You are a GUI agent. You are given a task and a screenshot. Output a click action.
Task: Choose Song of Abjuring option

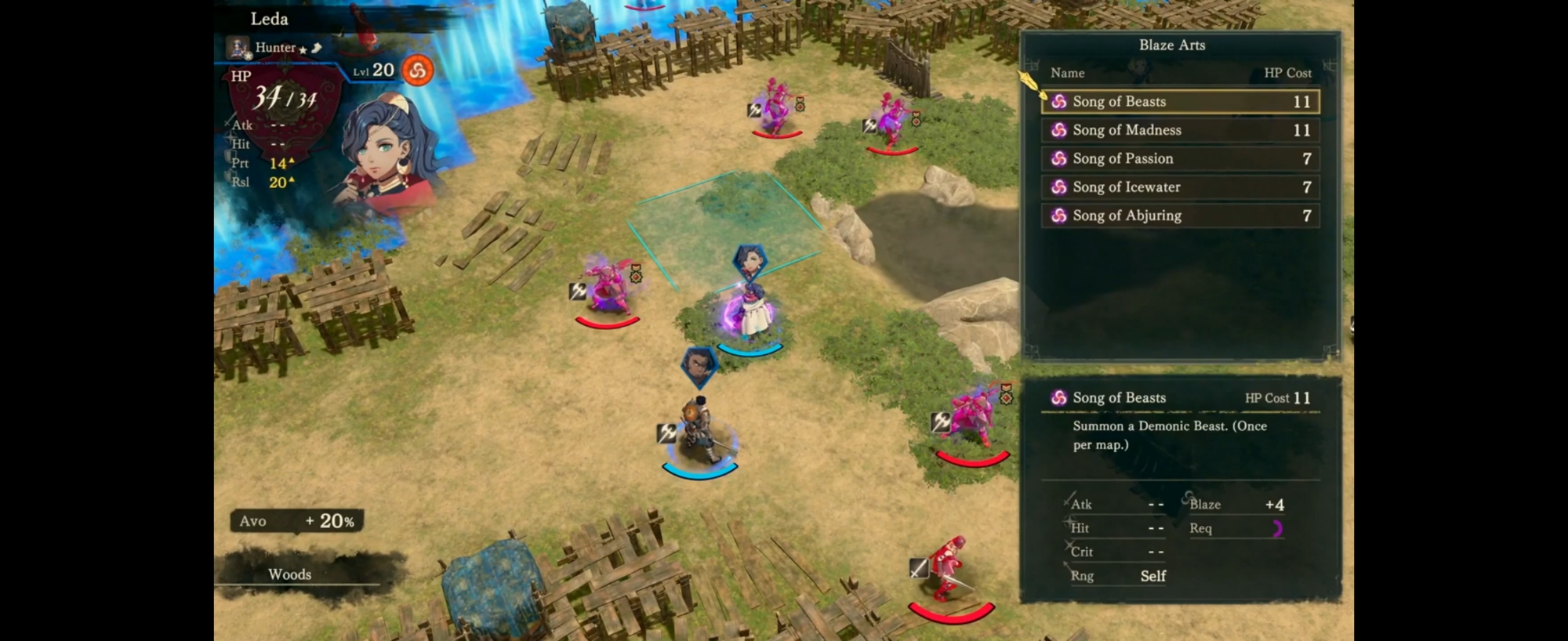pos(1180,215)
